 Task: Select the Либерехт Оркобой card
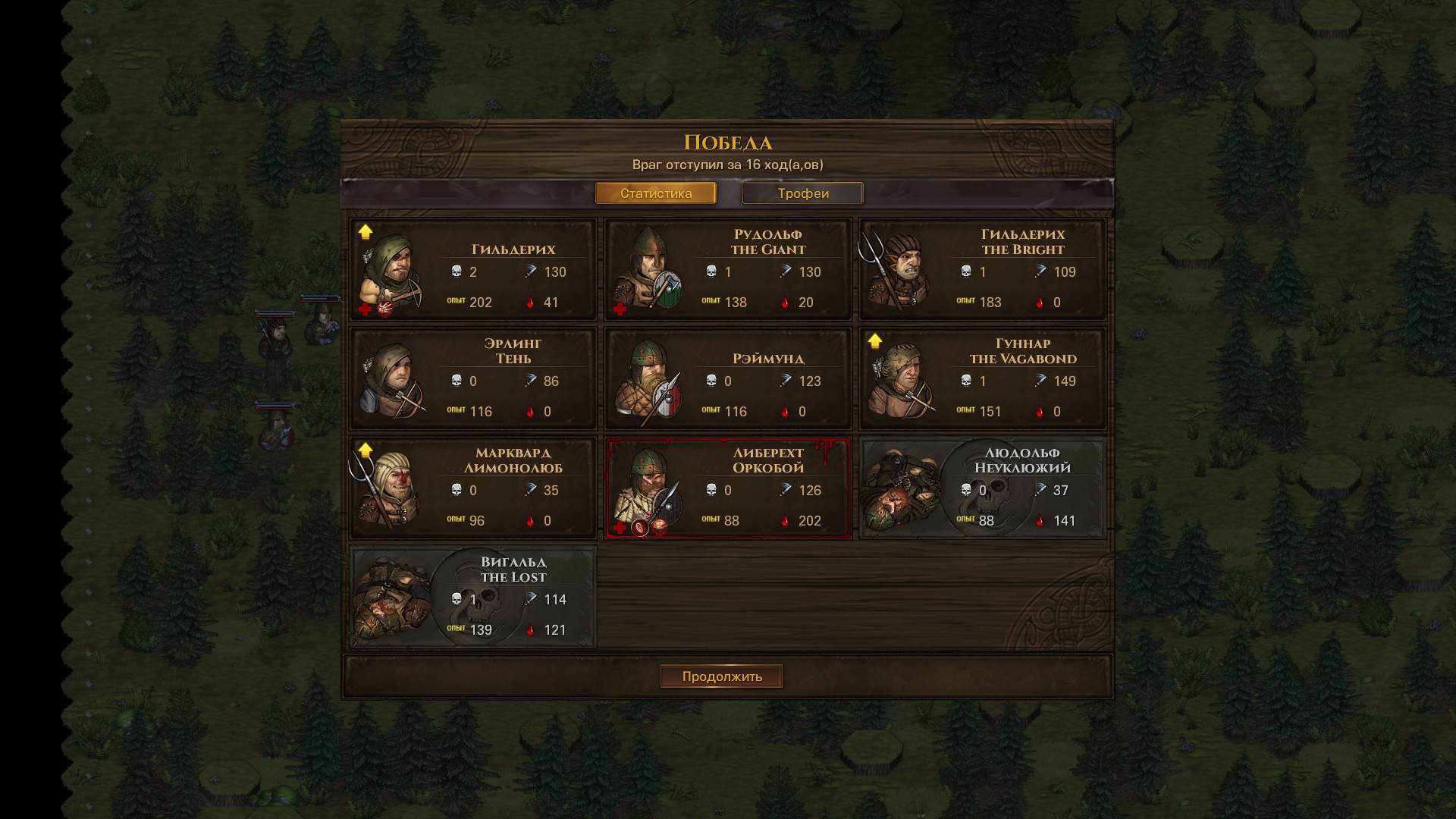tap(728, 488)
